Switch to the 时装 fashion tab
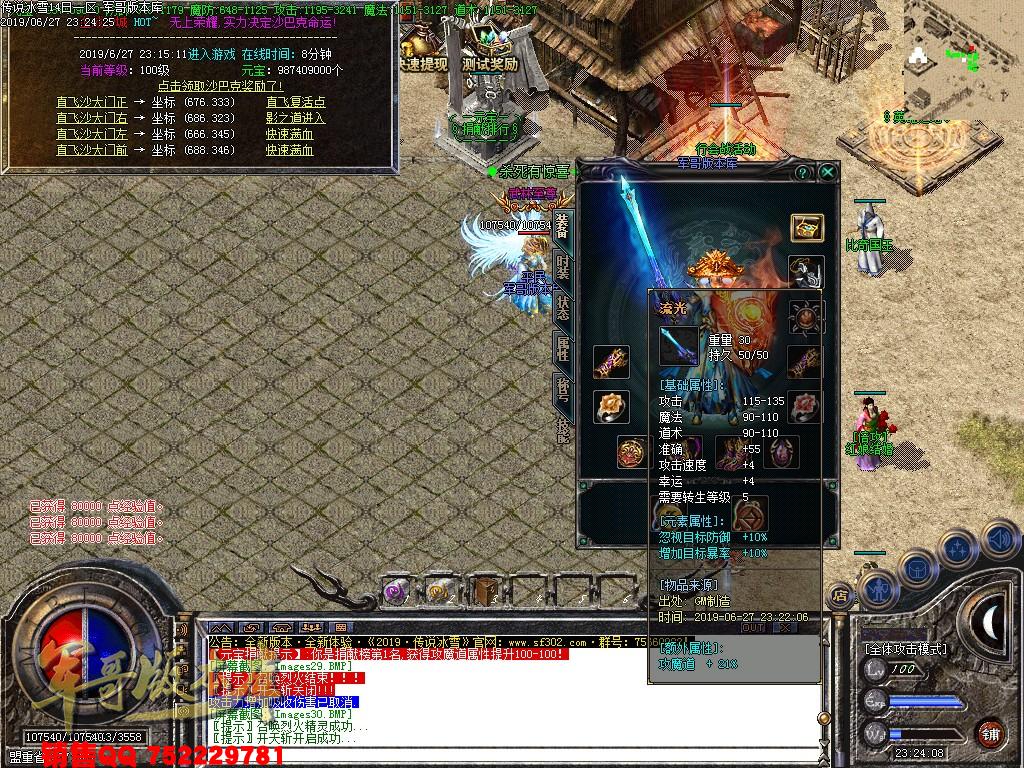 (563, 267)
